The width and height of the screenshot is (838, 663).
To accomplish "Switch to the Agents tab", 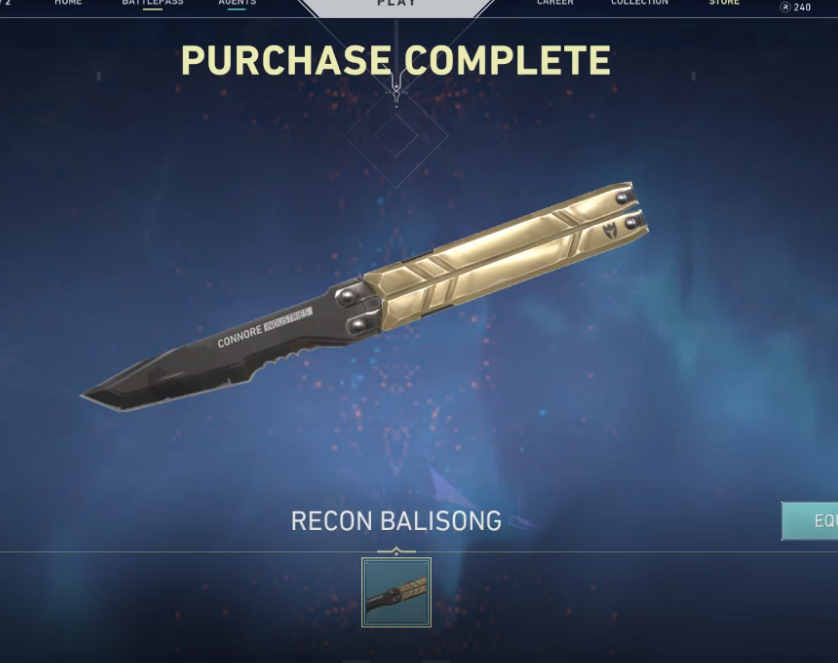I will [x=237, y=3].
